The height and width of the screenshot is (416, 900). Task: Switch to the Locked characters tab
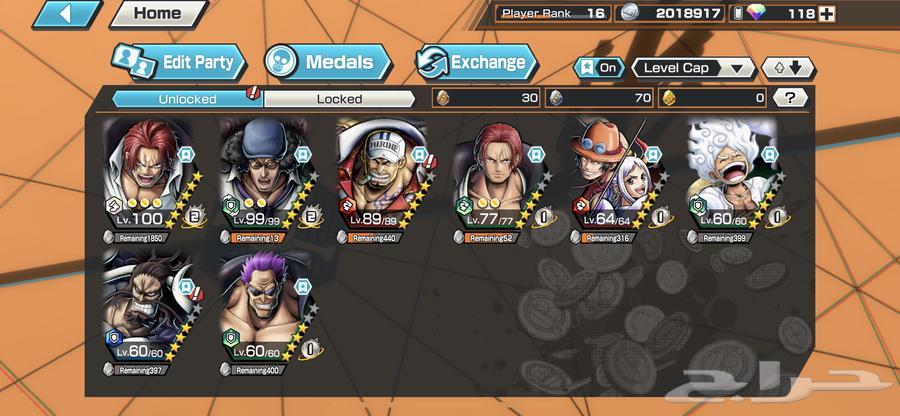pos(339,98)
